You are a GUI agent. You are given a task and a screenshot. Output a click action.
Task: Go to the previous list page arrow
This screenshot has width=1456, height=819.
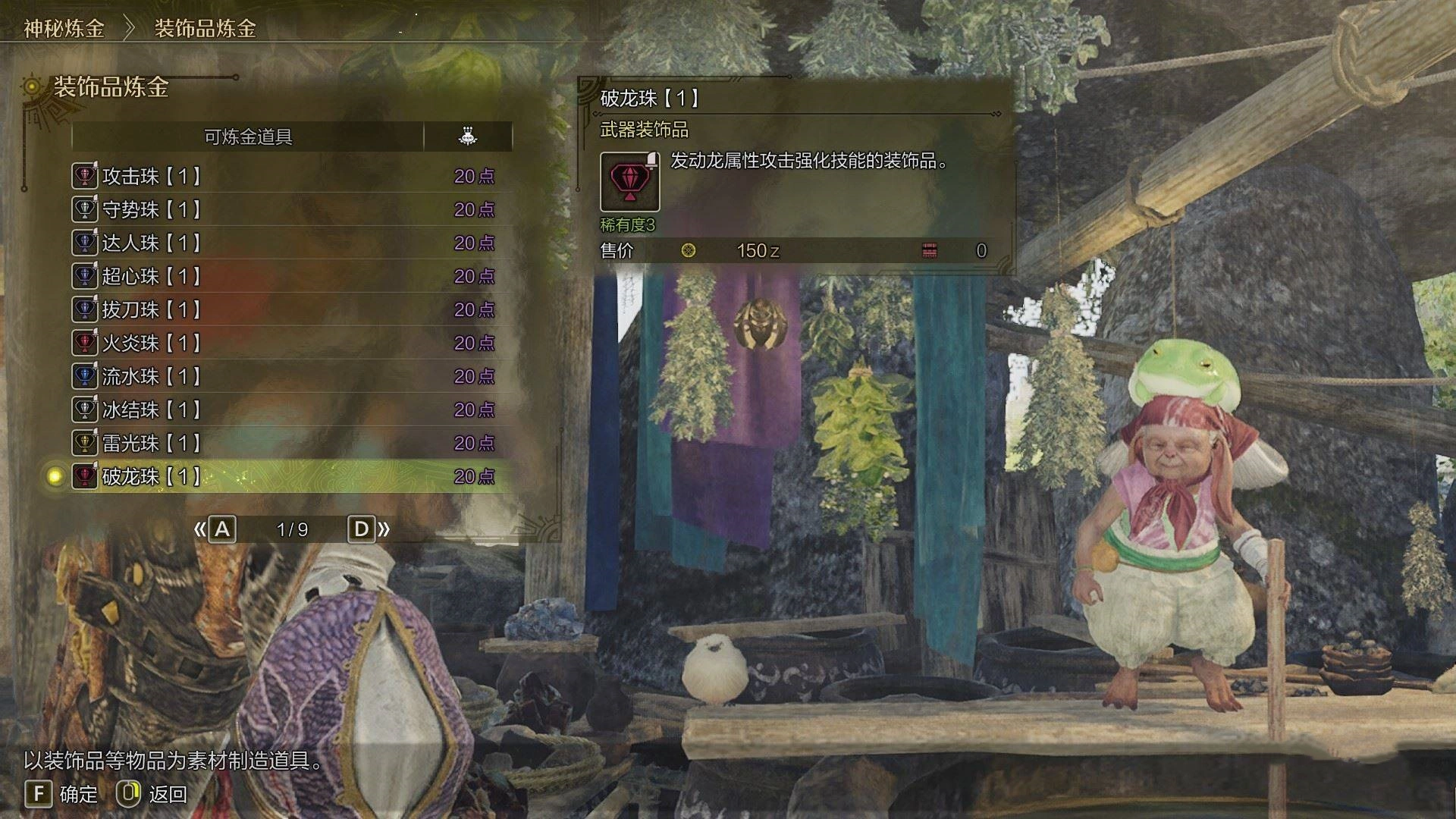pyautogui.click(x=215, y=529)
